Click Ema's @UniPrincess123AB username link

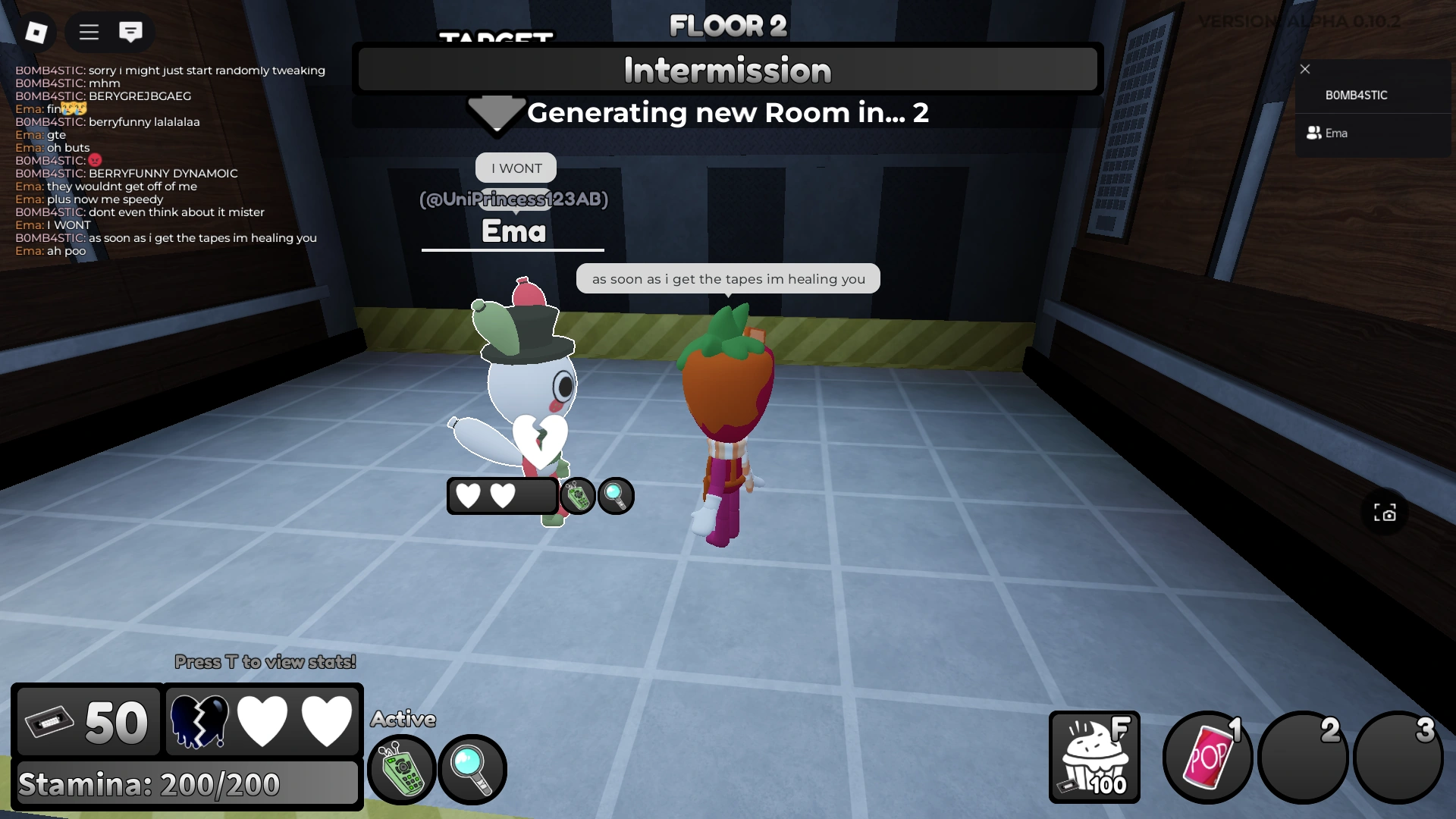[x=514, y=200]
